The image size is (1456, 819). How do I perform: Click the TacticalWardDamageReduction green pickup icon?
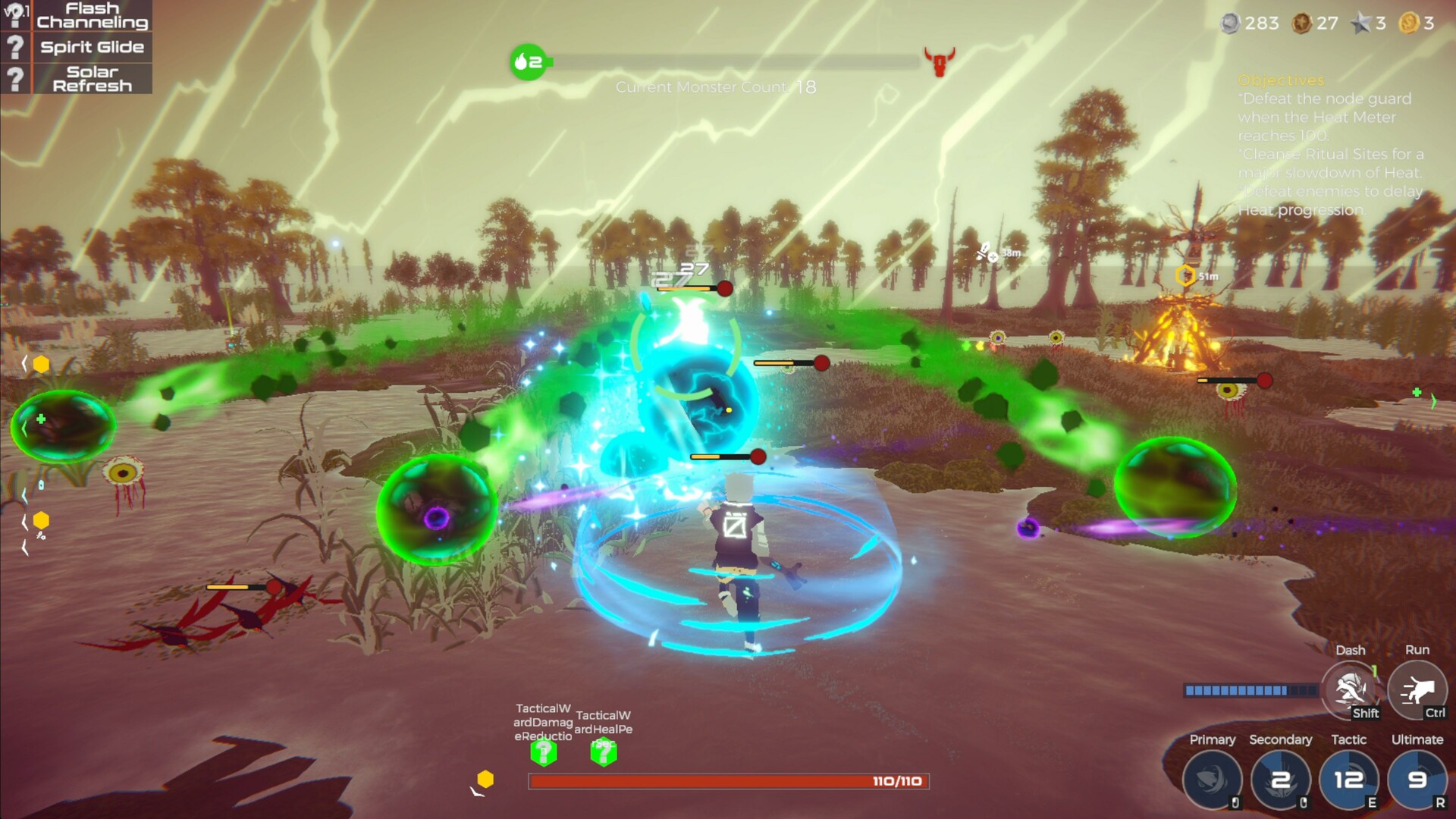[x=543, y=751]
